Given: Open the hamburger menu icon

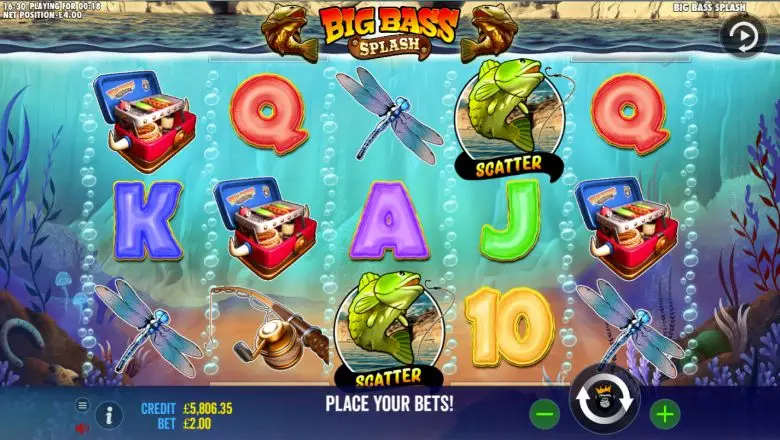Looking at the screenshot, I should pos(83,405).
